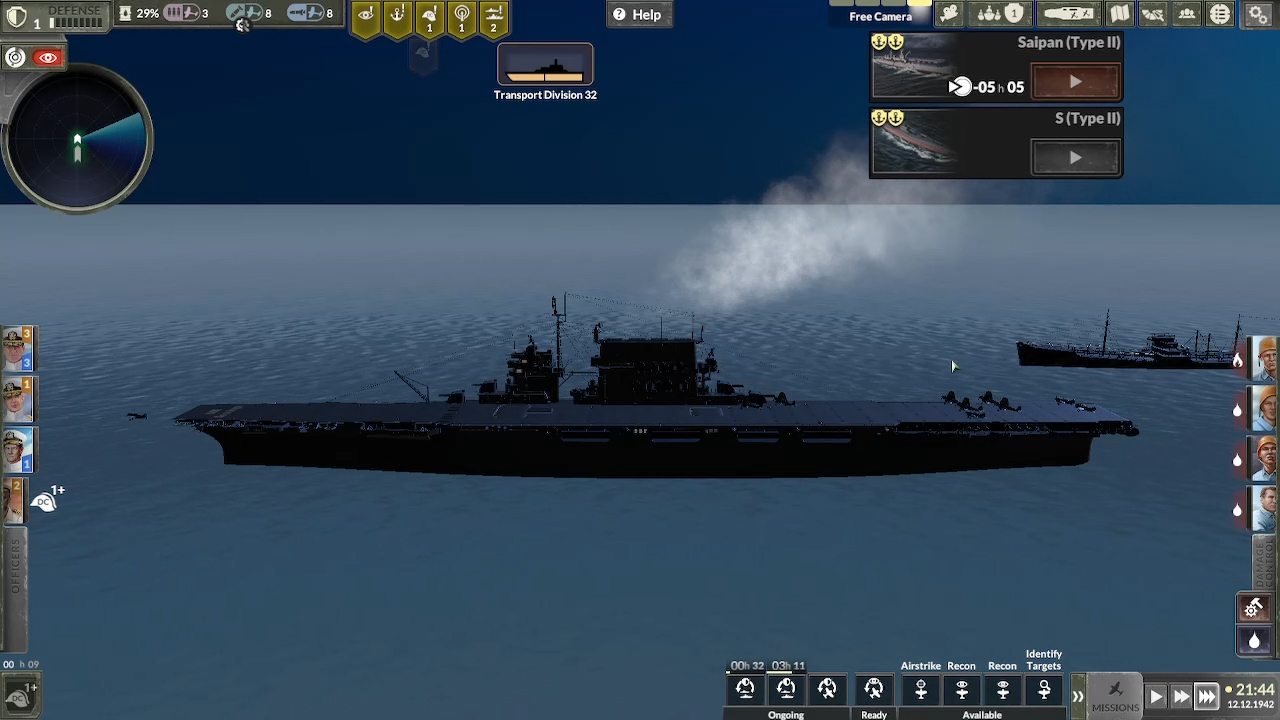
Task: Open the map icon in the top-right toolbar
Action: click(1119, 14)
